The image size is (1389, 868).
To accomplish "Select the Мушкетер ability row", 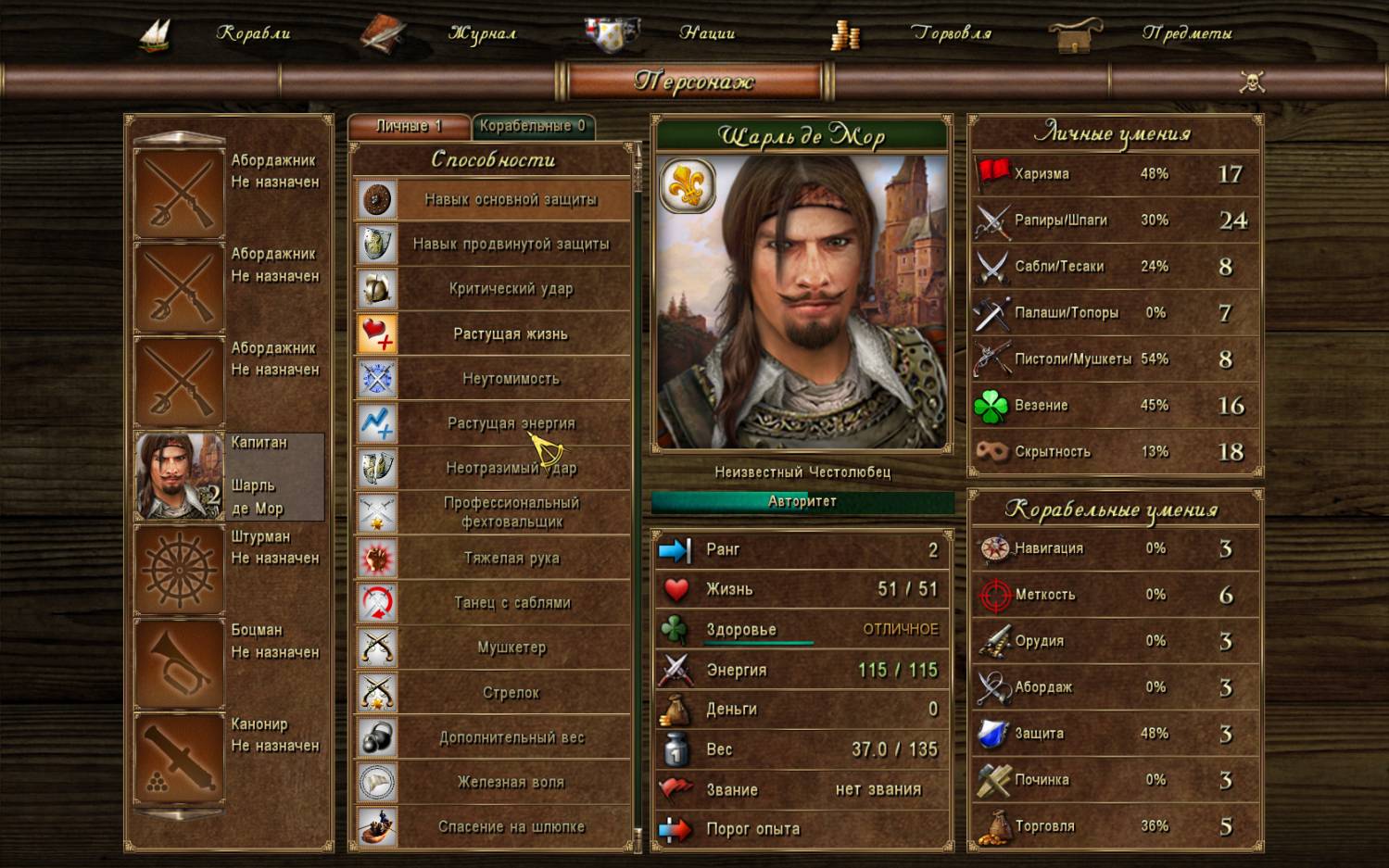I will coord(511,648).
